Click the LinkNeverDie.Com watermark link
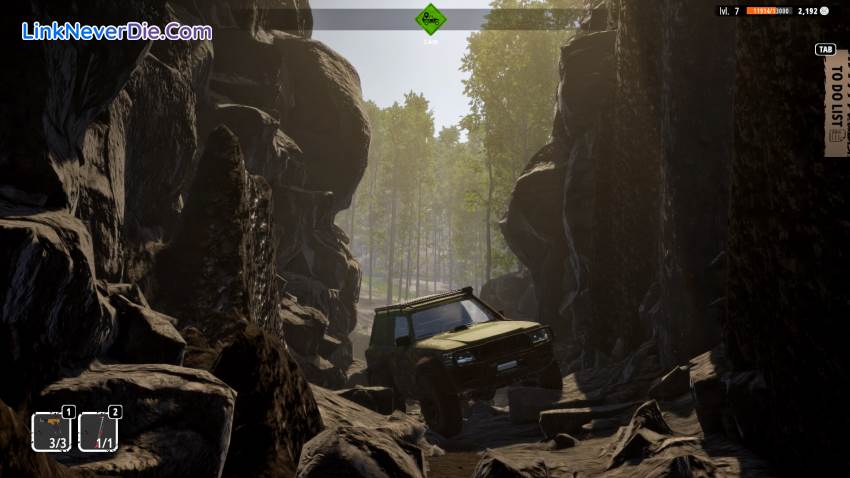850x478 pixels. (x=116, y=31)
